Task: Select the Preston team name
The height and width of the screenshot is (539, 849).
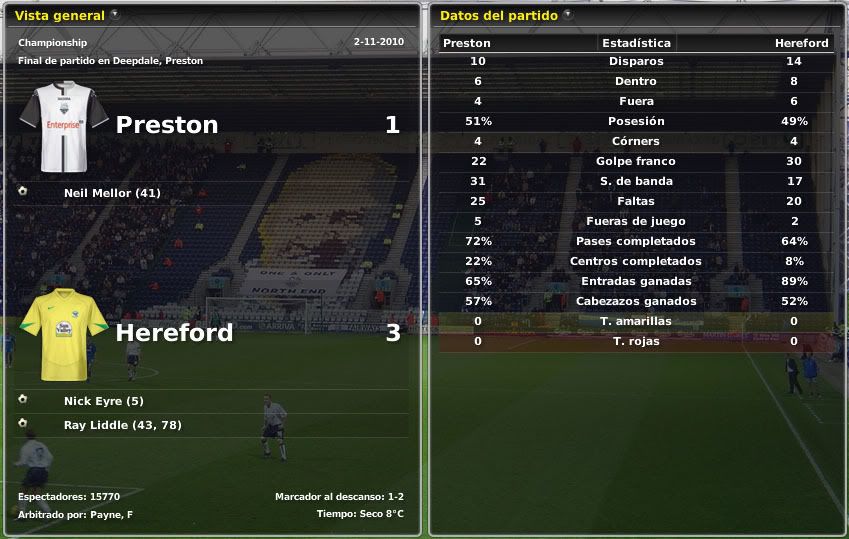Action: pyautogui.click(x=167, y=125)
